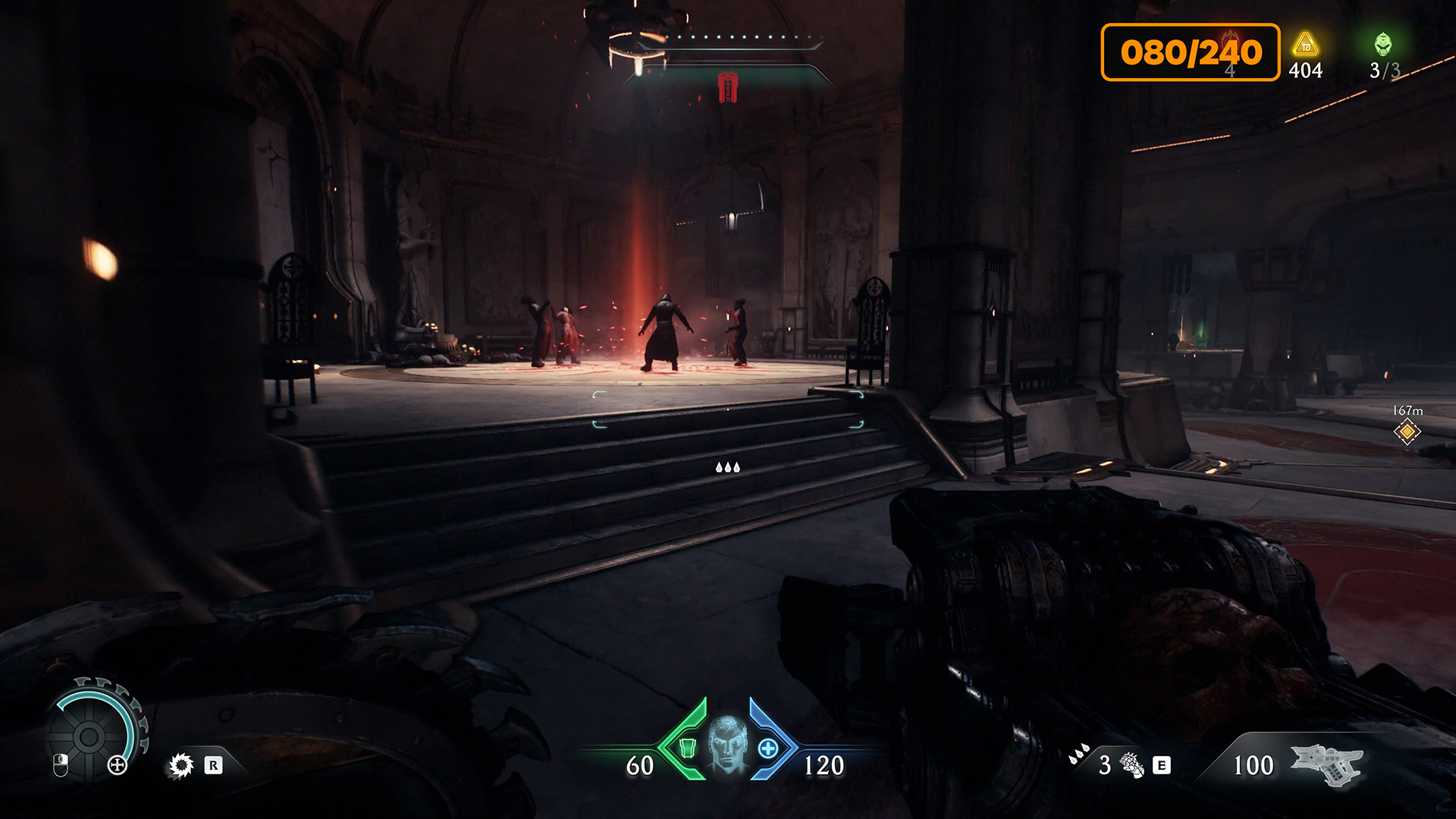Click the orange 080/240 counter overlay
Image resolution: width=1456 pixels, height=819 pixels.
tap(1191, 52)
